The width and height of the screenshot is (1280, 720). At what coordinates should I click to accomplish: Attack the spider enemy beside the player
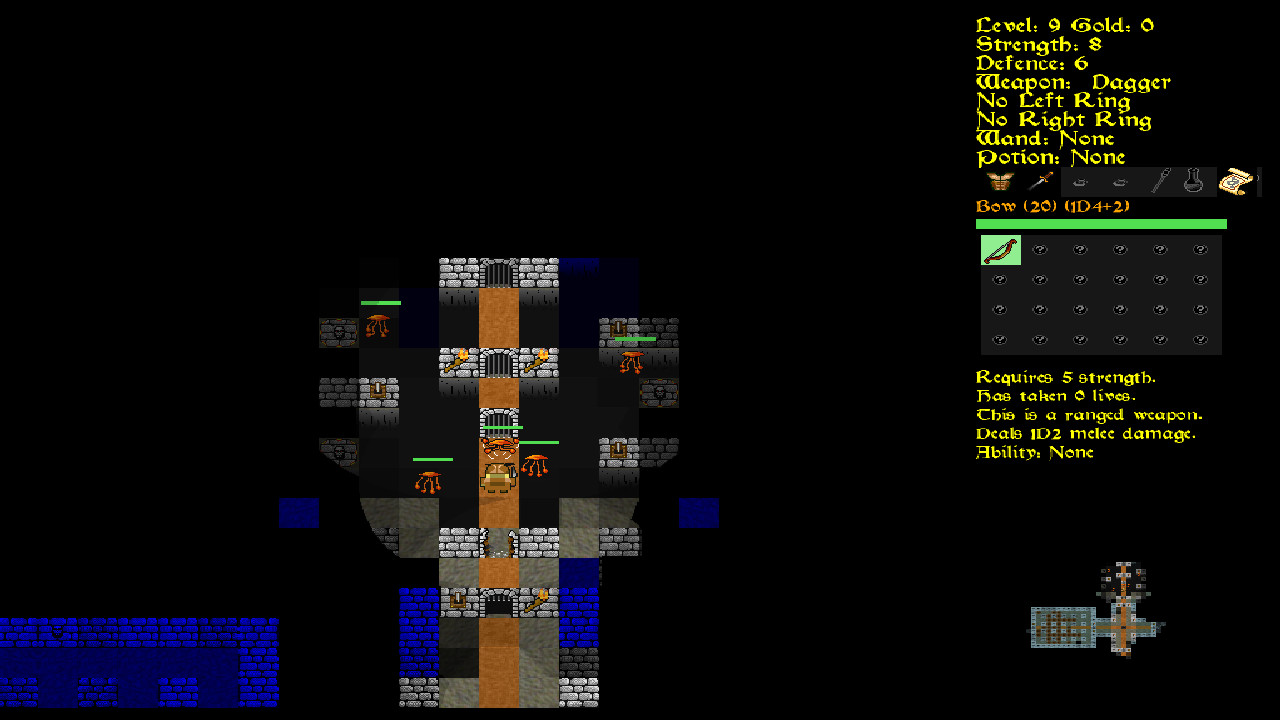pos(536,465)
